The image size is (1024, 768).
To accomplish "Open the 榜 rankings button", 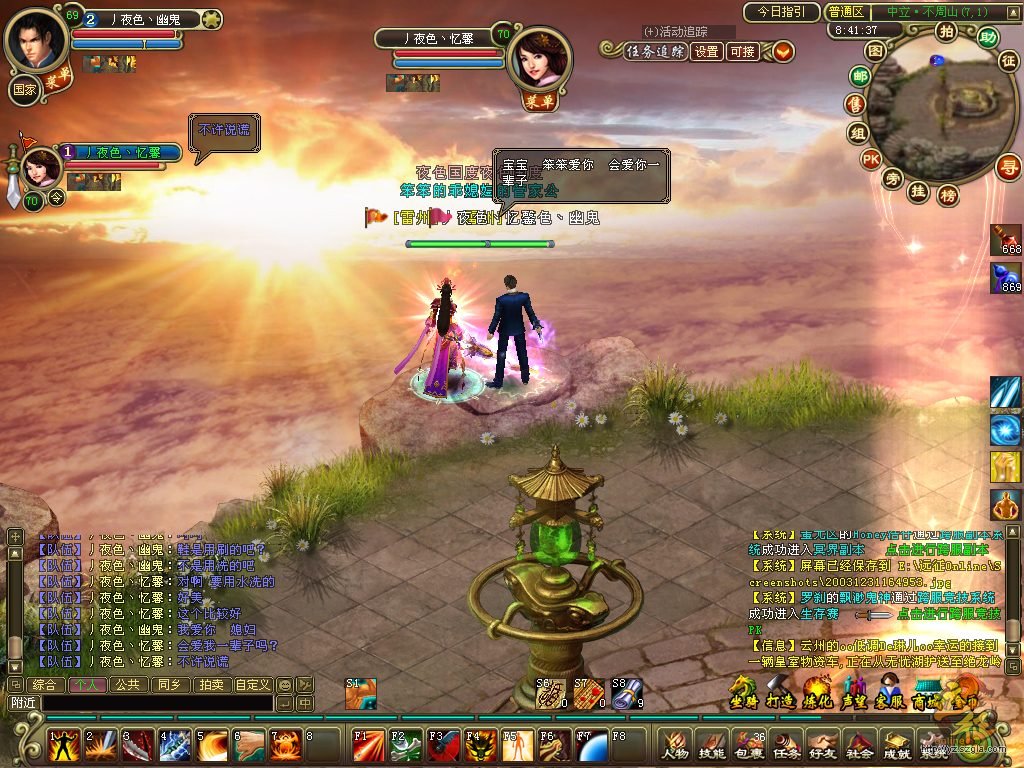I will pyautogui.click(x=947, y=196).
